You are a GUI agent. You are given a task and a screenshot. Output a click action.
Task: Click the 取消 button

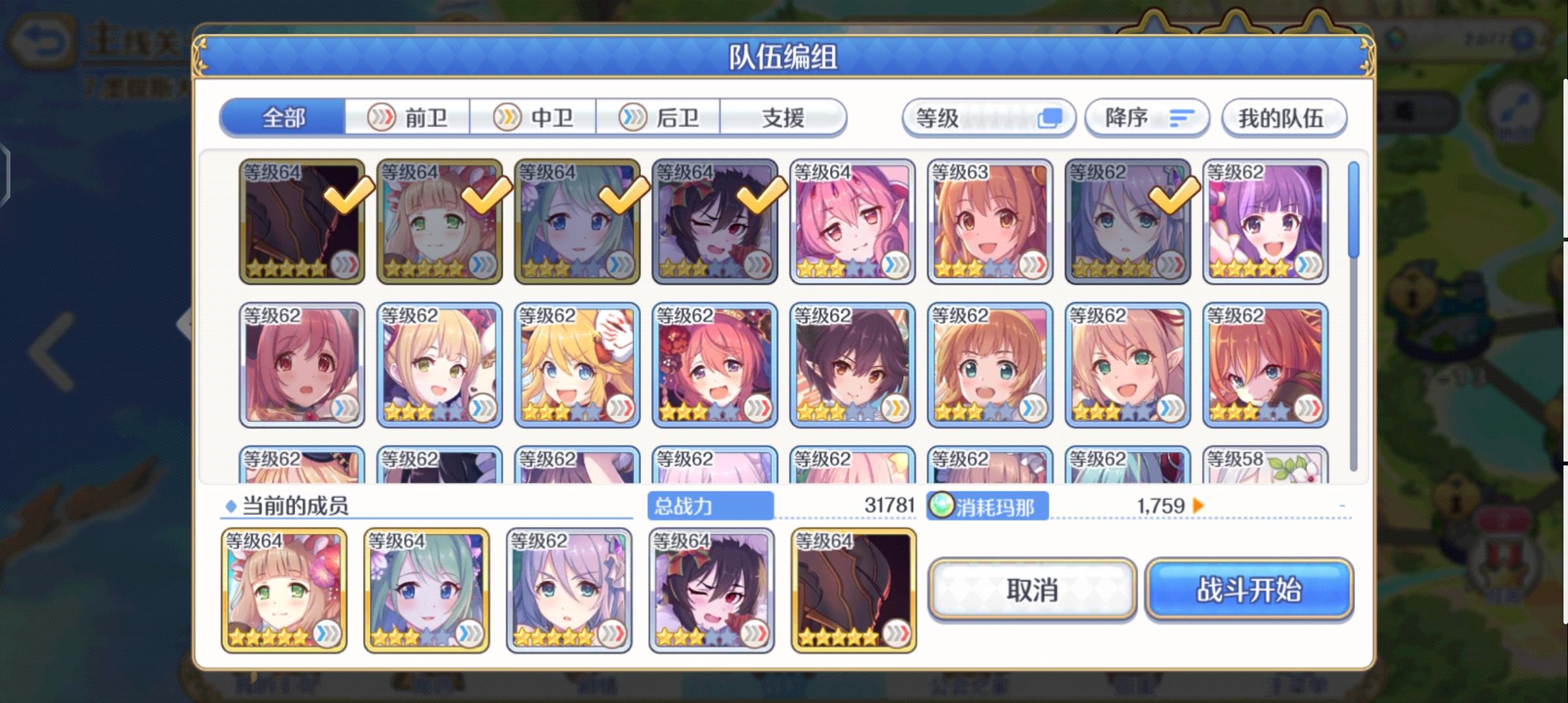tap(1033, 590)
